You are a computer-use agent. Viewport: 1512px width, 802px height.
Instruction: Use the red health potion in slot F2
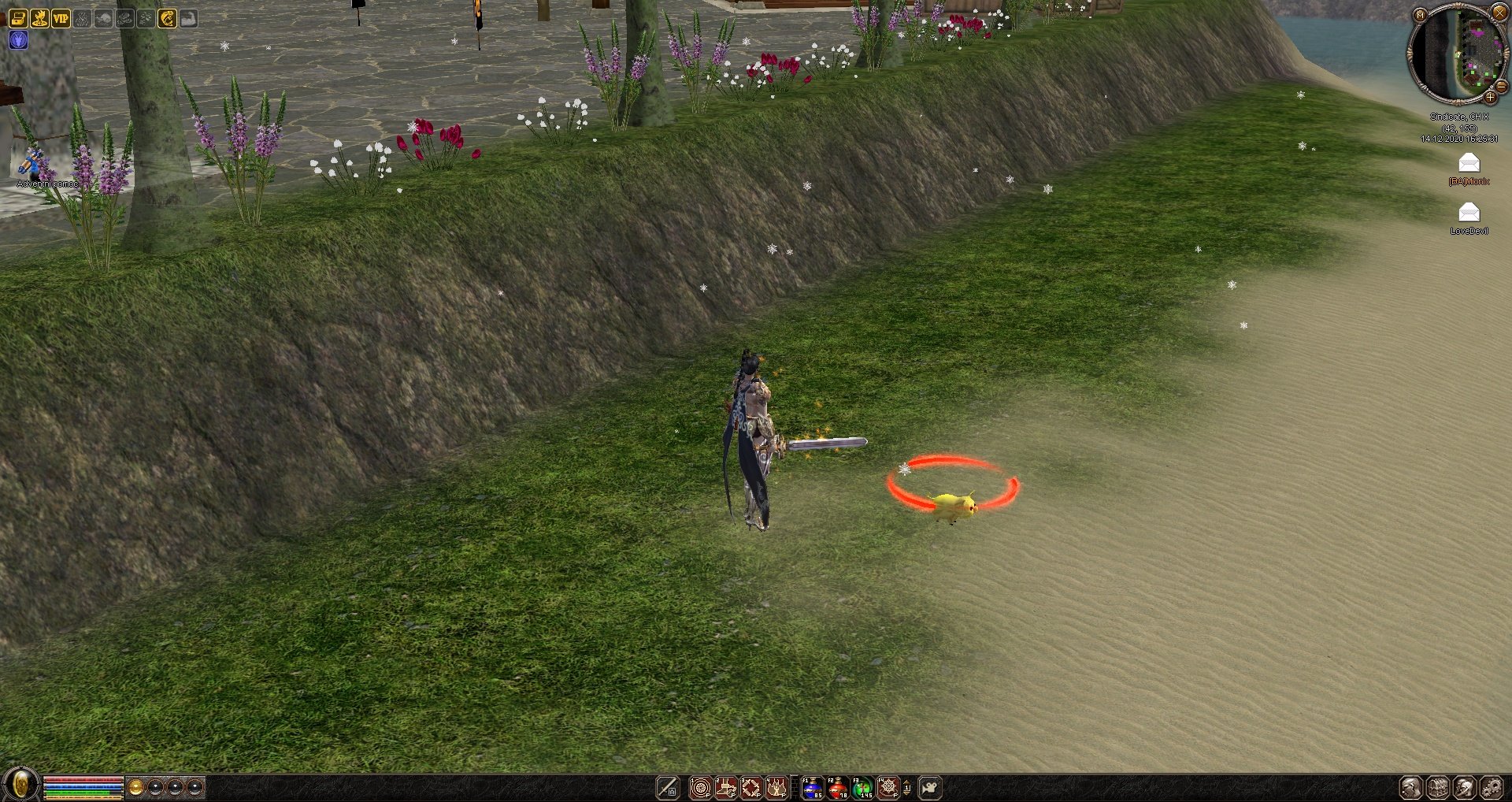[x=837, y=787]
